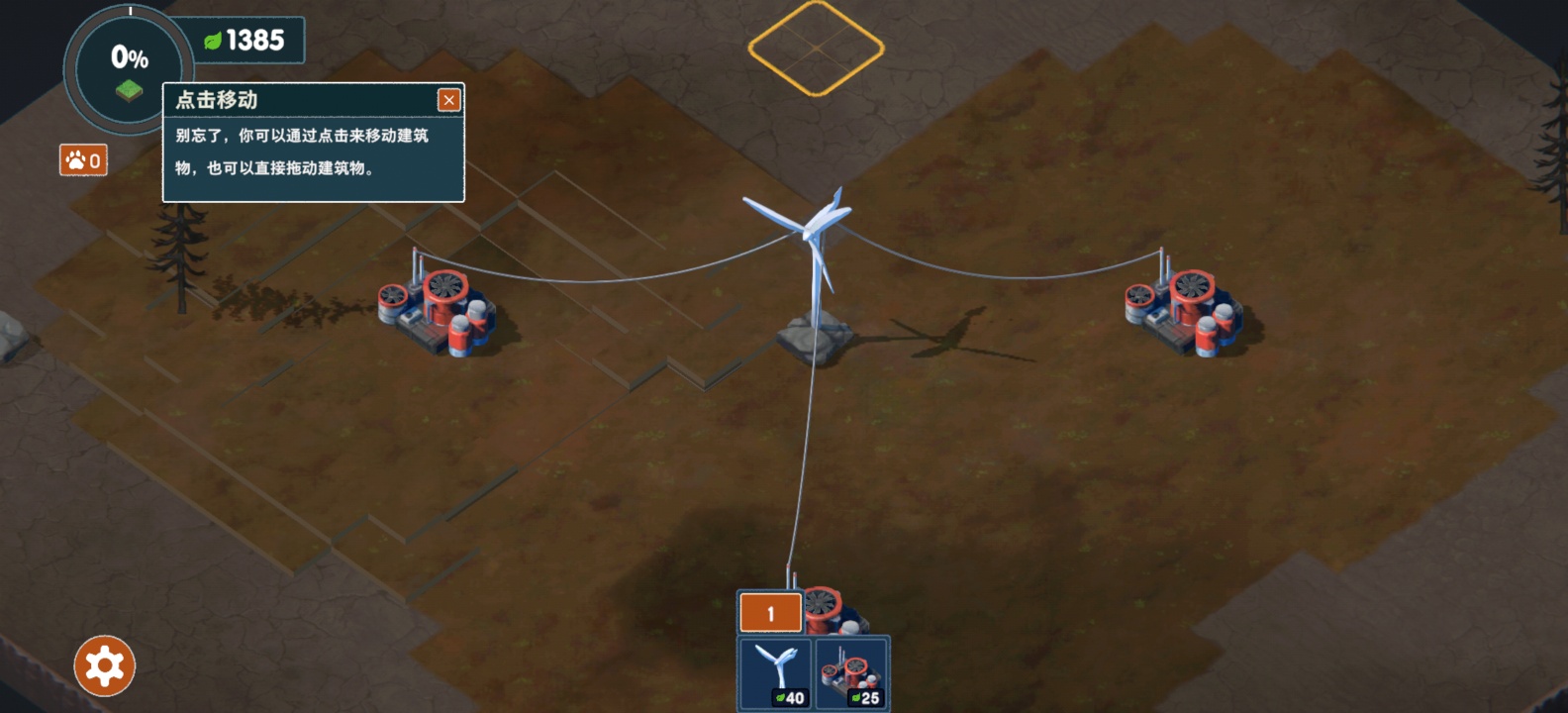Select the wind turbine building costing 40
Screen dimensions: 1568x713
tap(776, 674)
